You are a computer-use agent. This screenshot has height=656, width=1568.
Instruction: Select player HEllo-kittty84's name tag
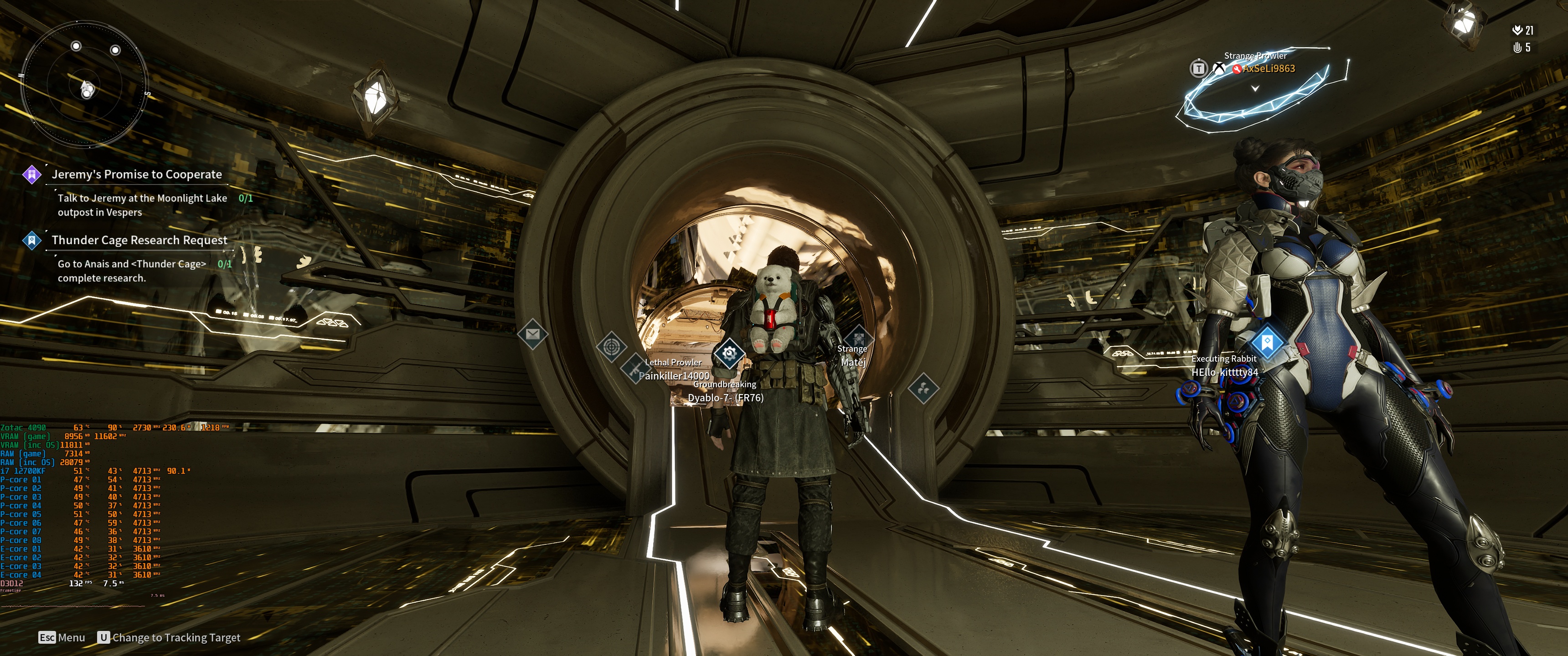pyautogui.click(x=1224, y=372)
